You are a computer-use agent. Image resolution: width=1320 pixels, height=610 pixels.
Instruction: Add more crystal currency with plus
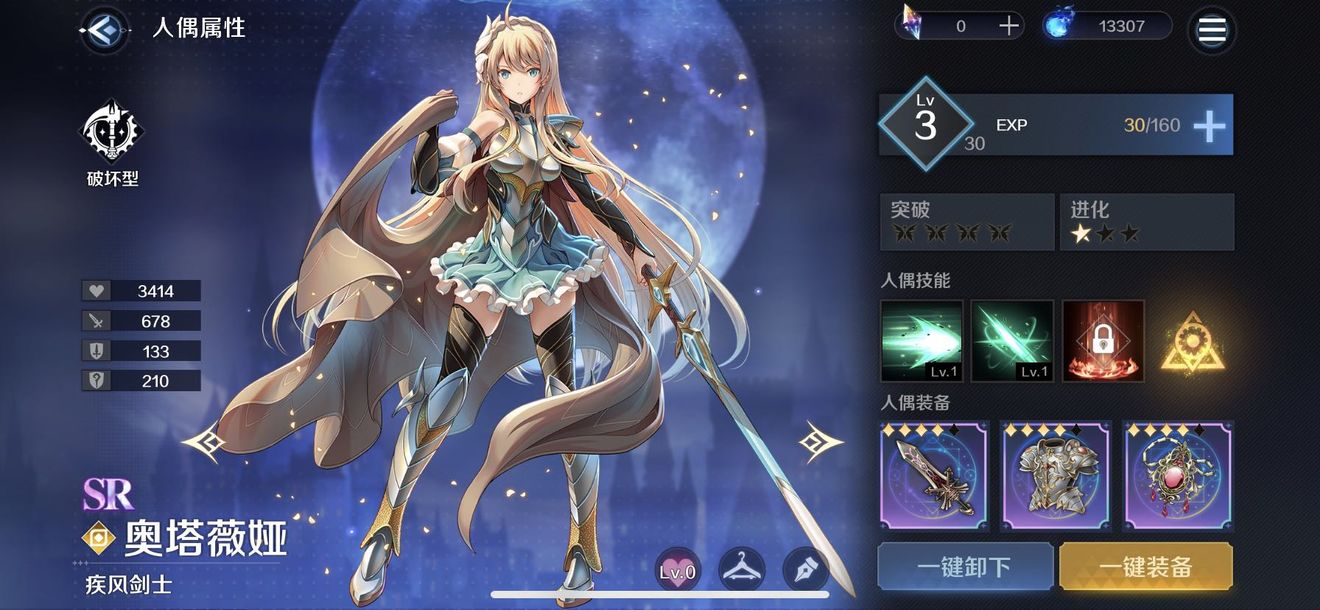(x=1009, y=26)
